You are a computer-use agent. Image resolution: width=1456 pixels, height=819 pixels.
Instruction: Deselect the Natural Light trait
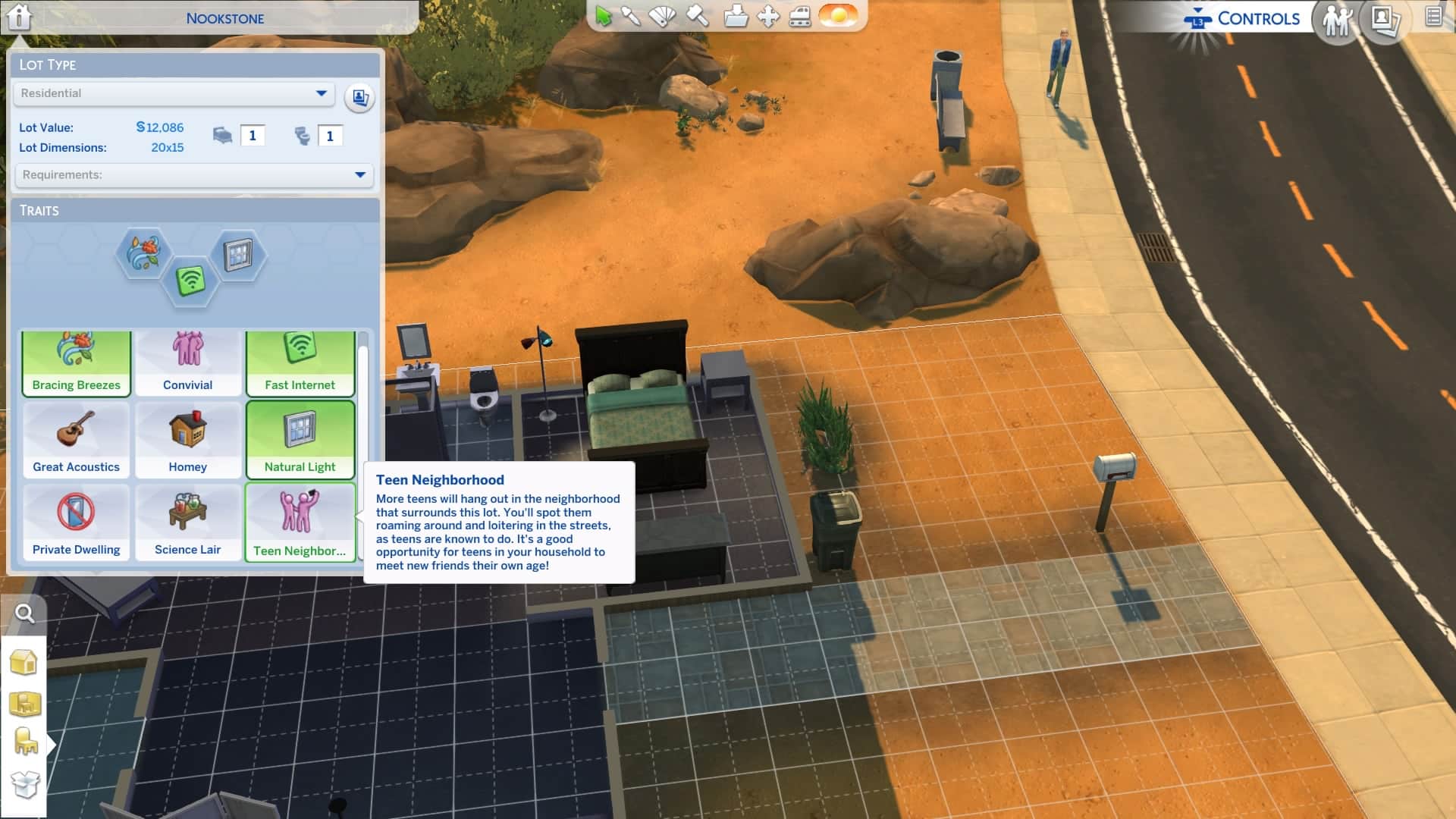tap(300, 440)
